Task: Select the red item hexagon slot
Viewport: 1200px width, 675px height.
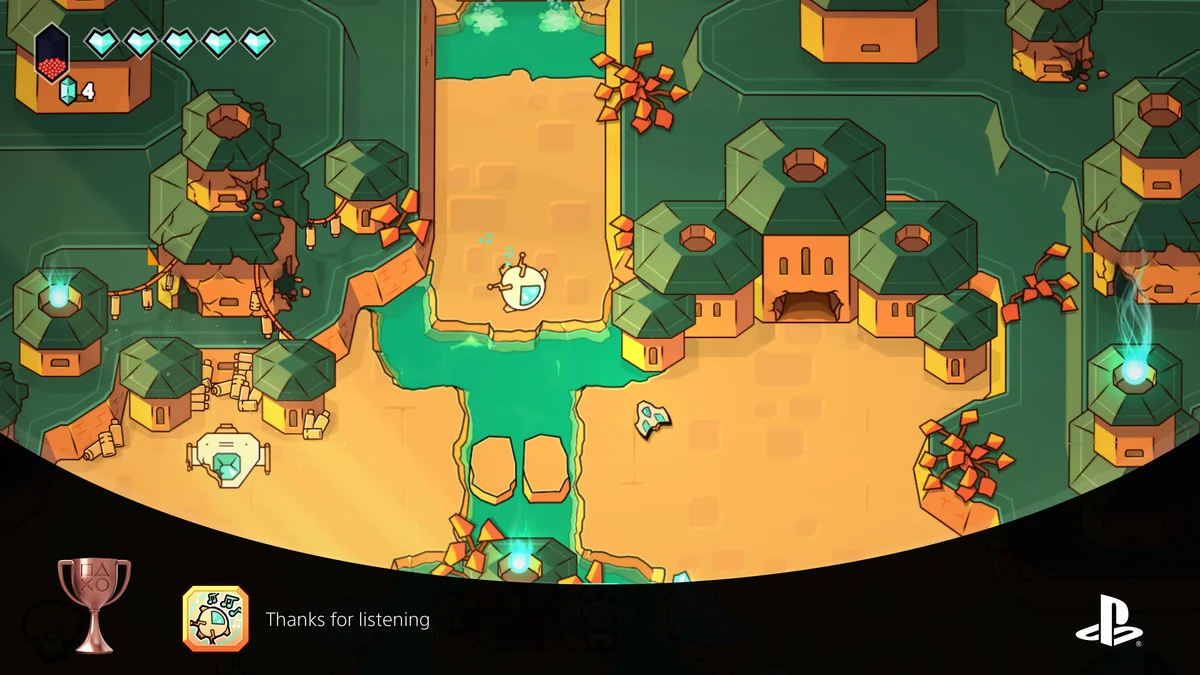Action: point(52,55)
